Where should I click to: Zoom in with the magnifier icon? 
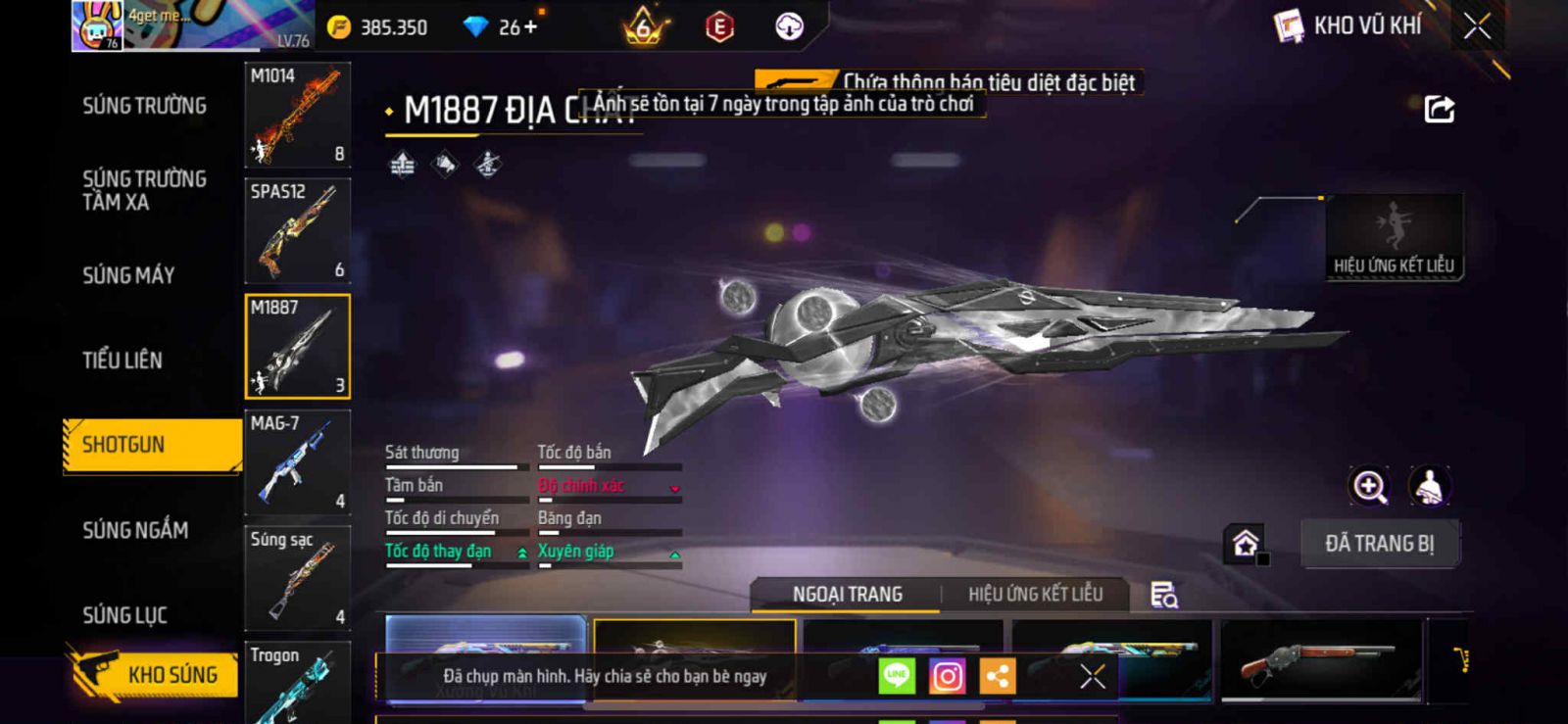point(1369,486)
